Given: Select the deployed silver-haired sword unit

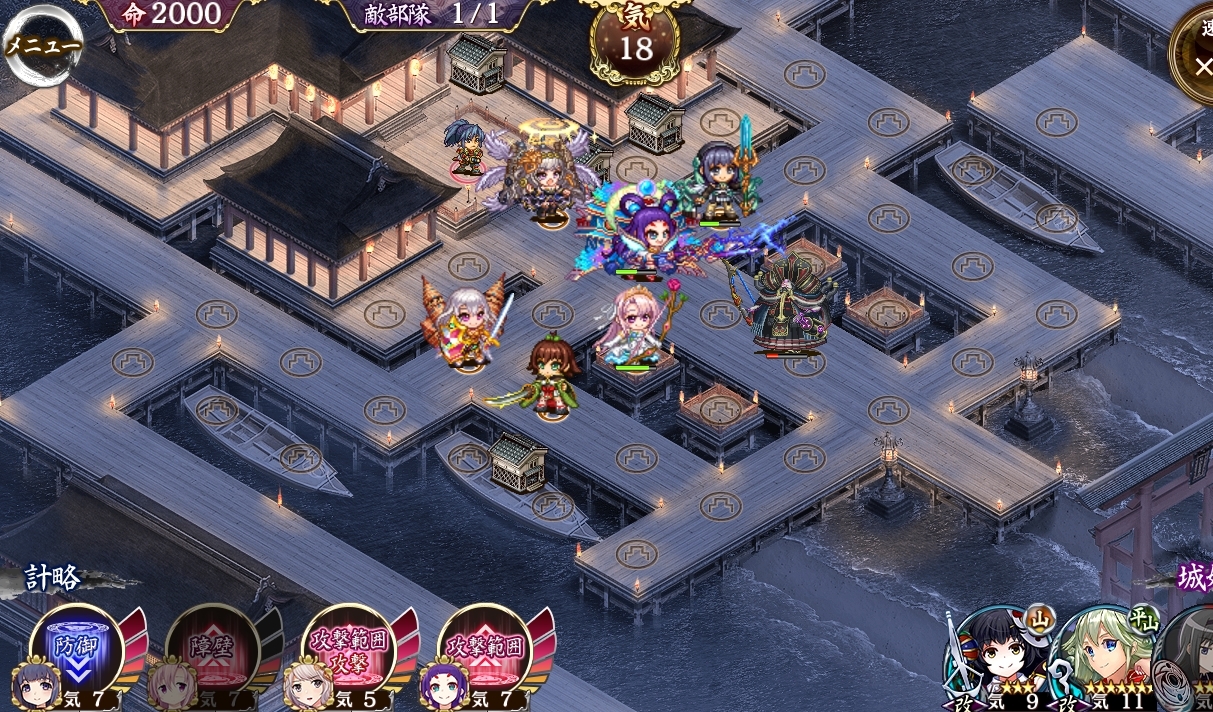Looking at the screenshot, I should [x=468, y=325].
